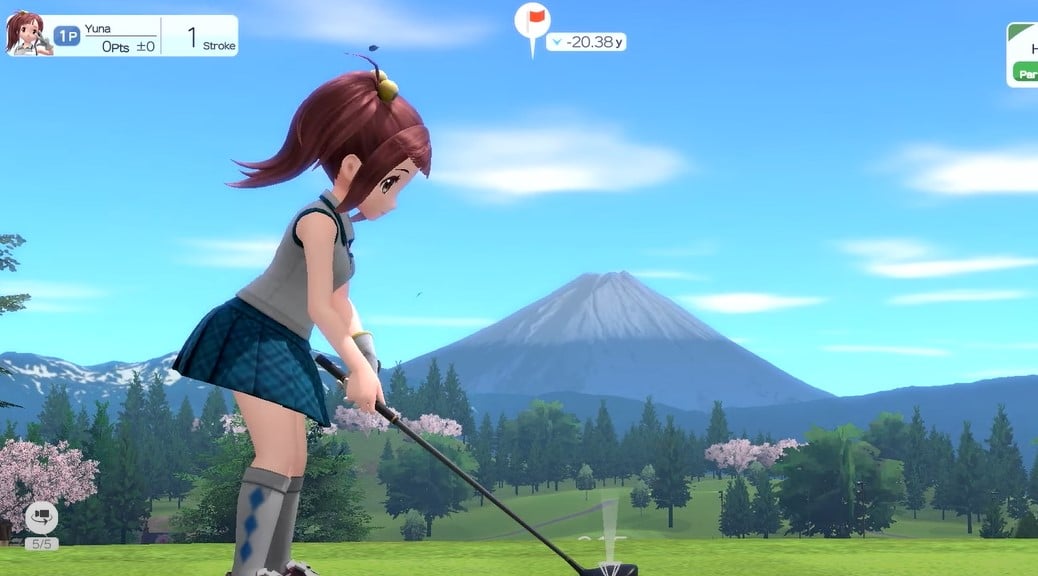Open the hole info panel showing Par
This screenshot has width=1038, height=576.
(1023, 55)
